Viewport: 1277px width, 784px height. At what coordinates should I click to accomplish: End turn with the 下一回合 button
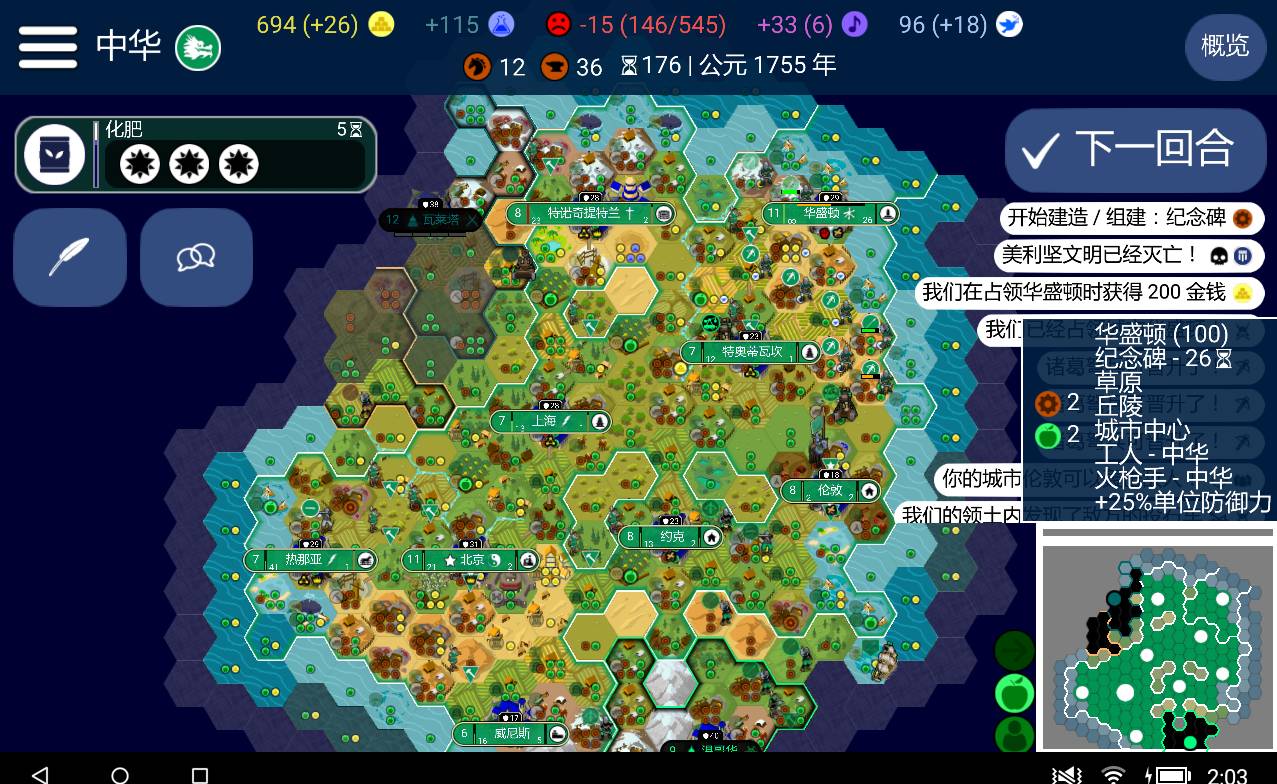click(1135, 150)
